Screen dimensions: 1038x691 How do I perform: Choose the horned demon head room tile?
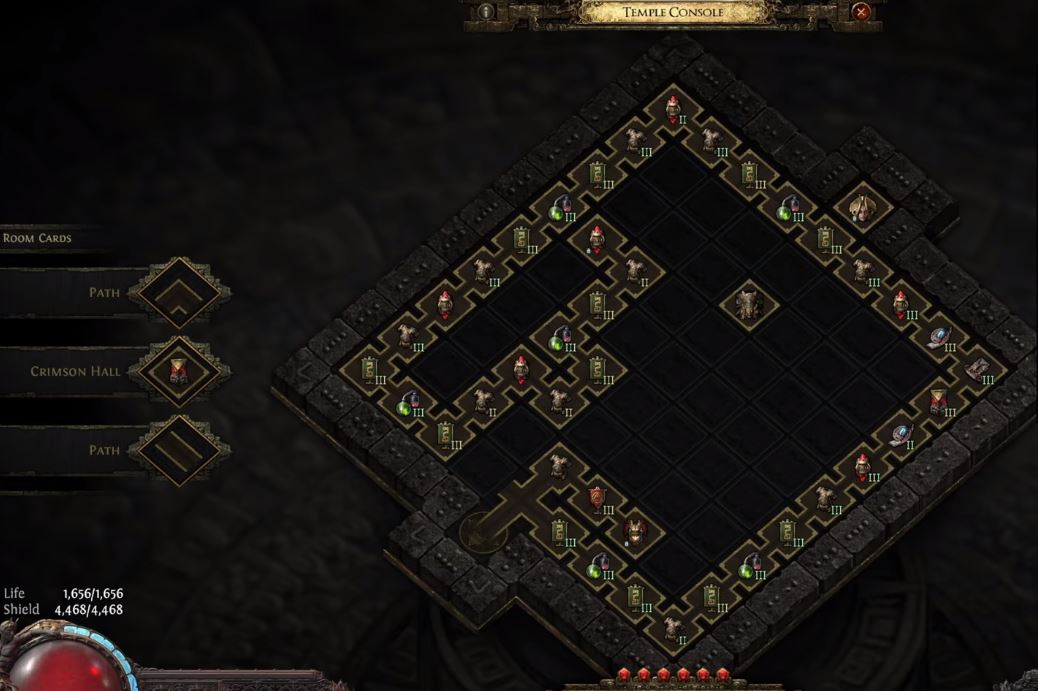pos(634,531)
